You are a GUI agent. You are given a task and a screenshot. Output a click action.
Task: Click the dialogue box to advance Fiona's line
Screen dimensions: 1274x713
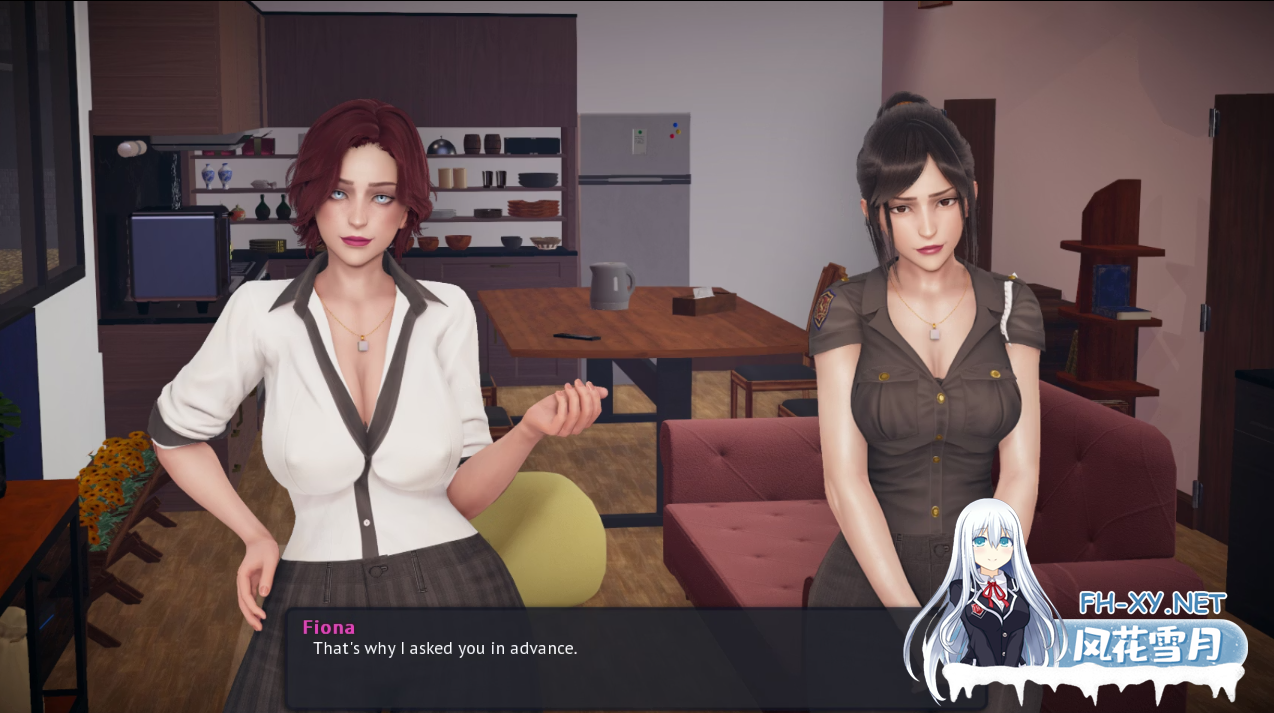600,658
